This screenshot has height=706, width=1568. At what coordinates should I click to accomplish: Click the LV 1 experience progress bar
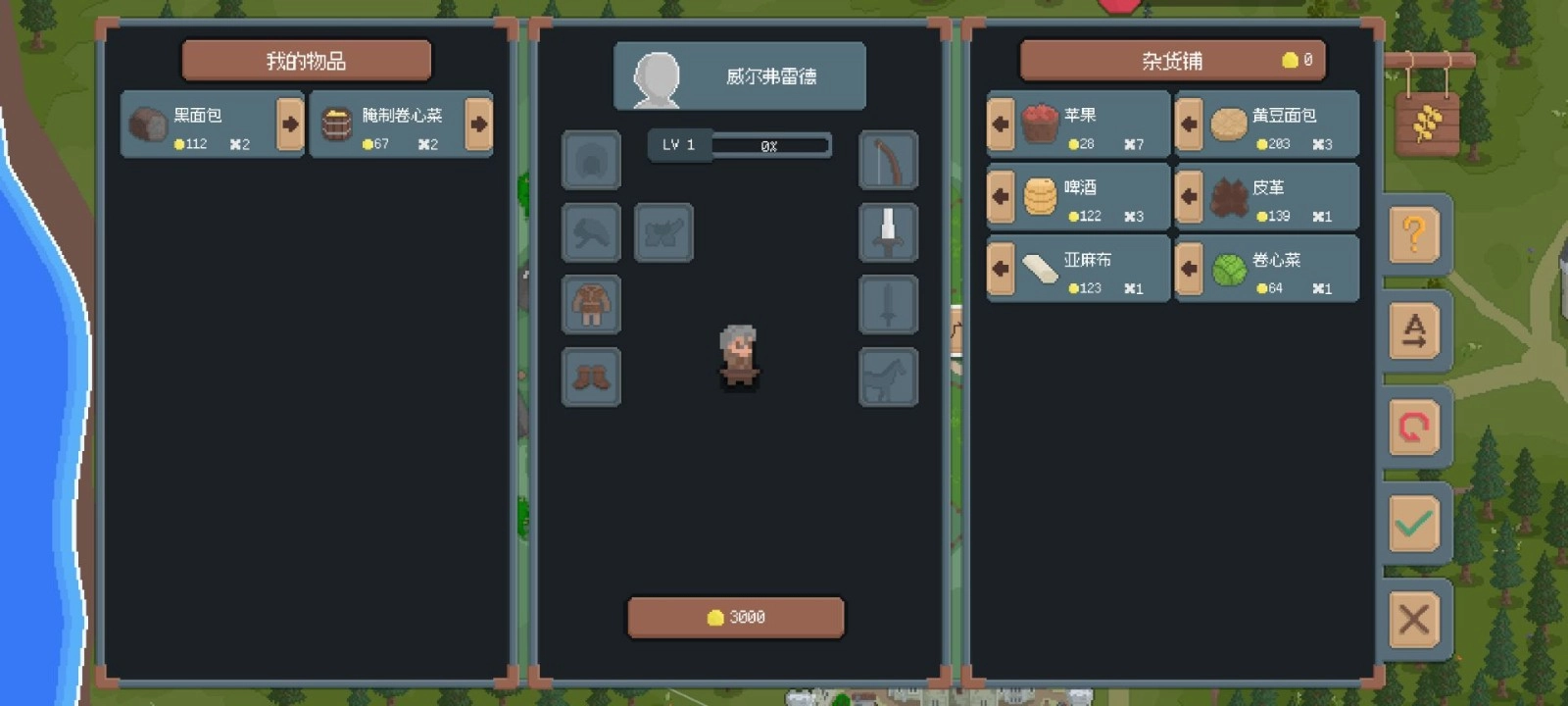tap(740, 145)
